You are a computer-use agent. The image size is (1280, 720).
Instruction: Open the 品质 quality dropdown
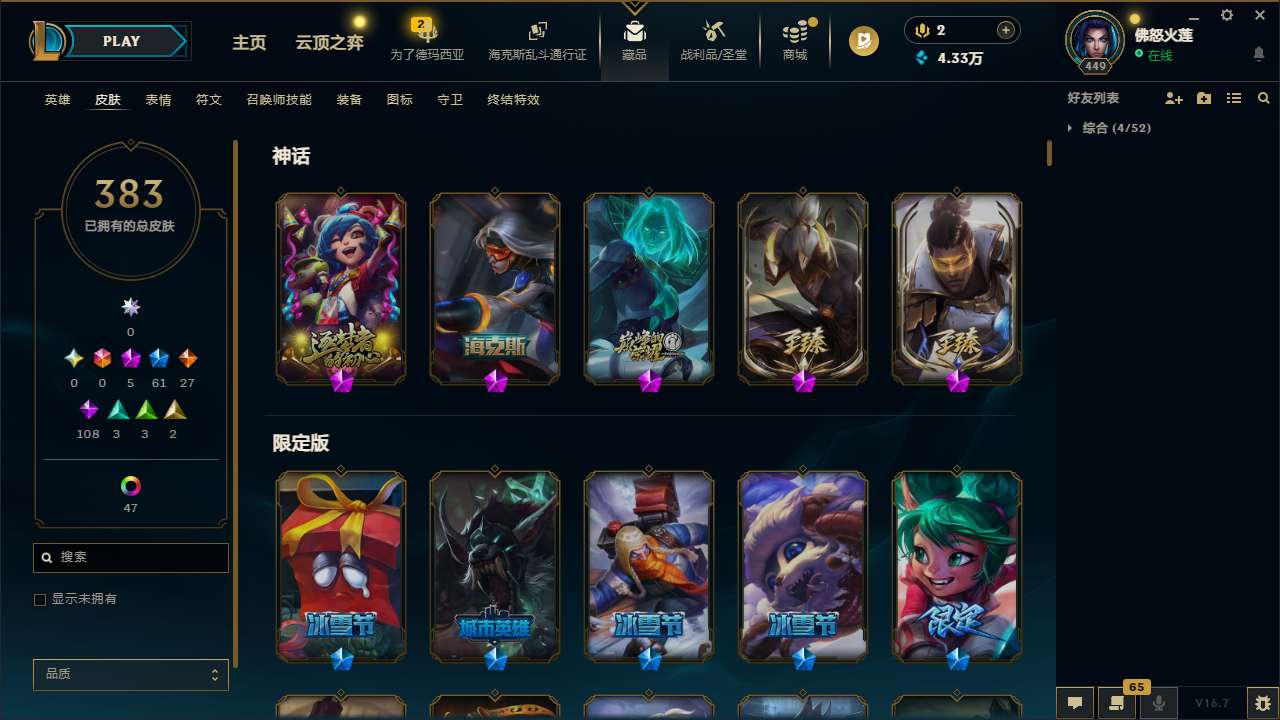130,674
